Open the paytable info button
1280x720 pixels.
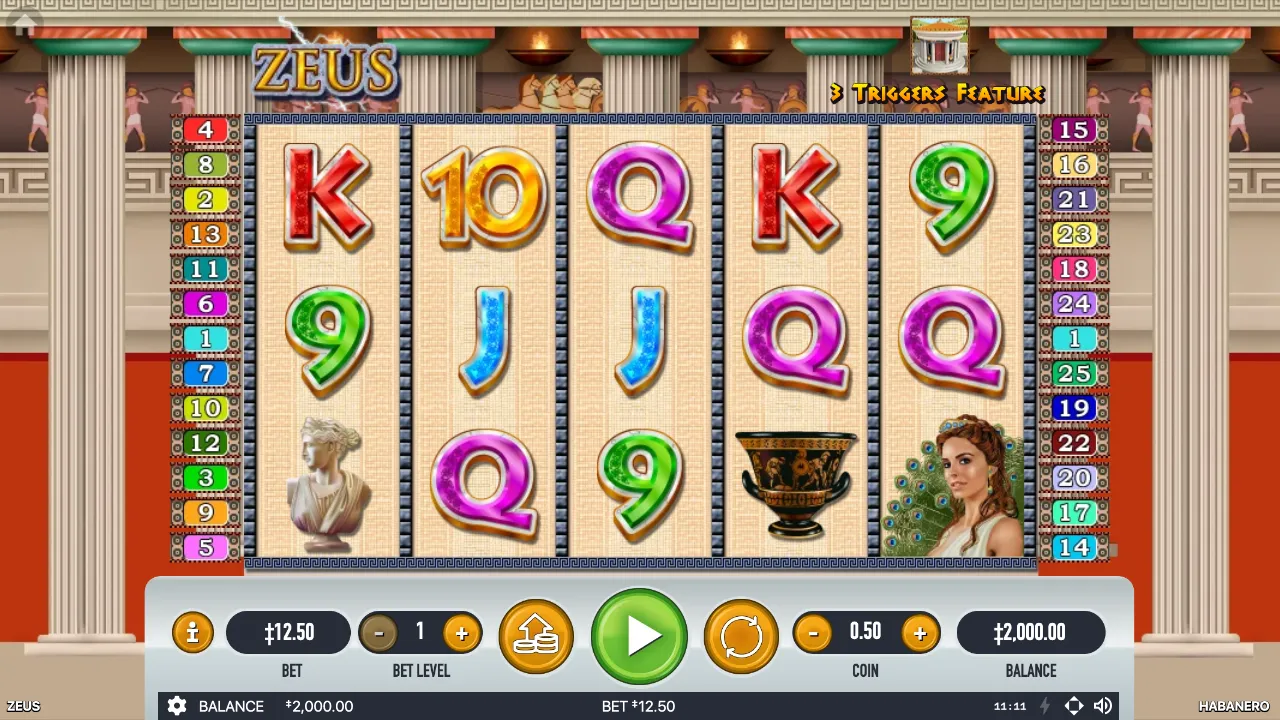coord(192,633)
